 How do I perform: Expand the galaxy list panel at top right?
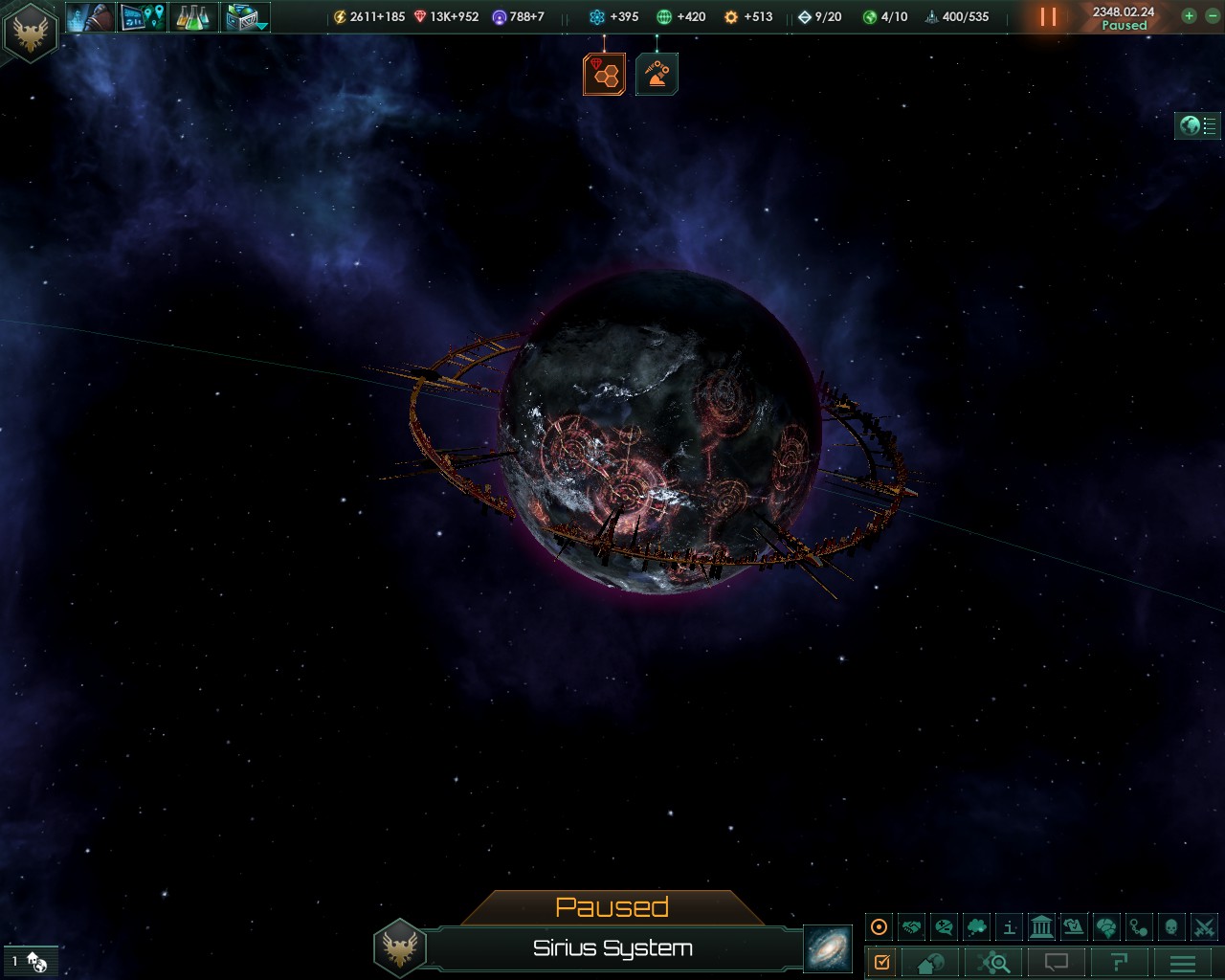click(1197, 125)
